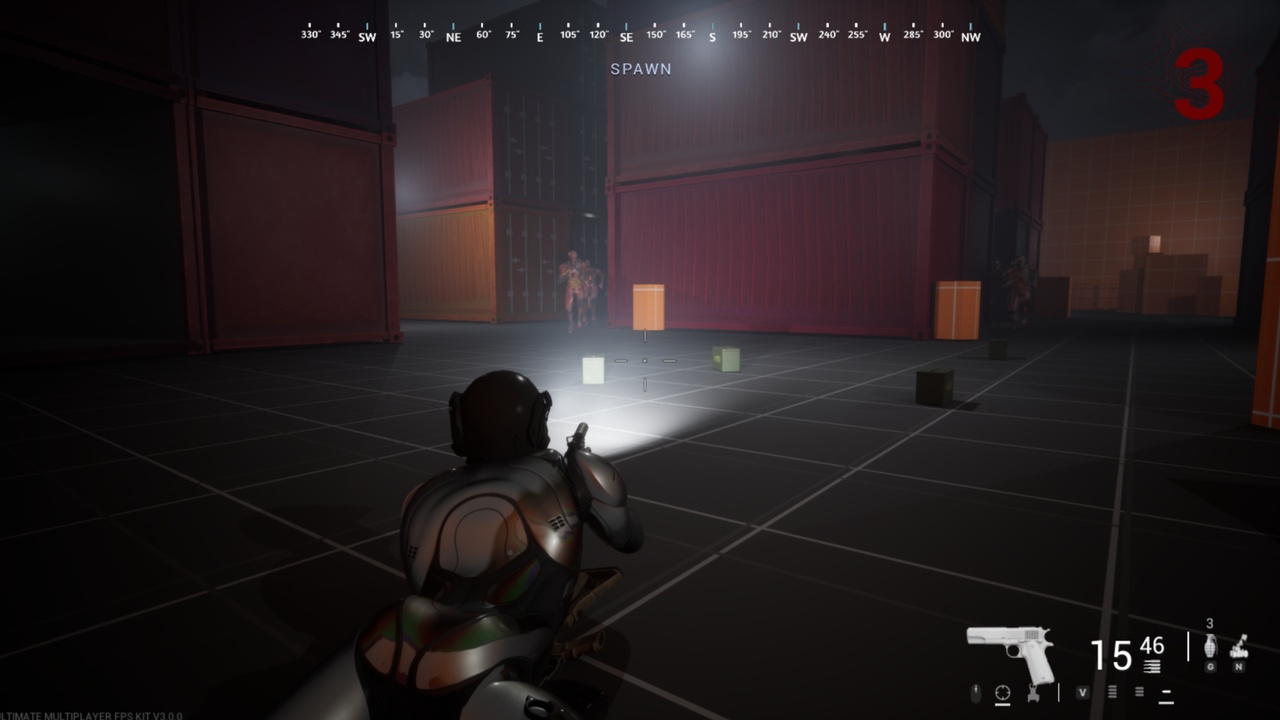Click the iron sight attachment icon
Image resolution: width=1280 pixels, height=720 pixels.
coord(1032,692)
